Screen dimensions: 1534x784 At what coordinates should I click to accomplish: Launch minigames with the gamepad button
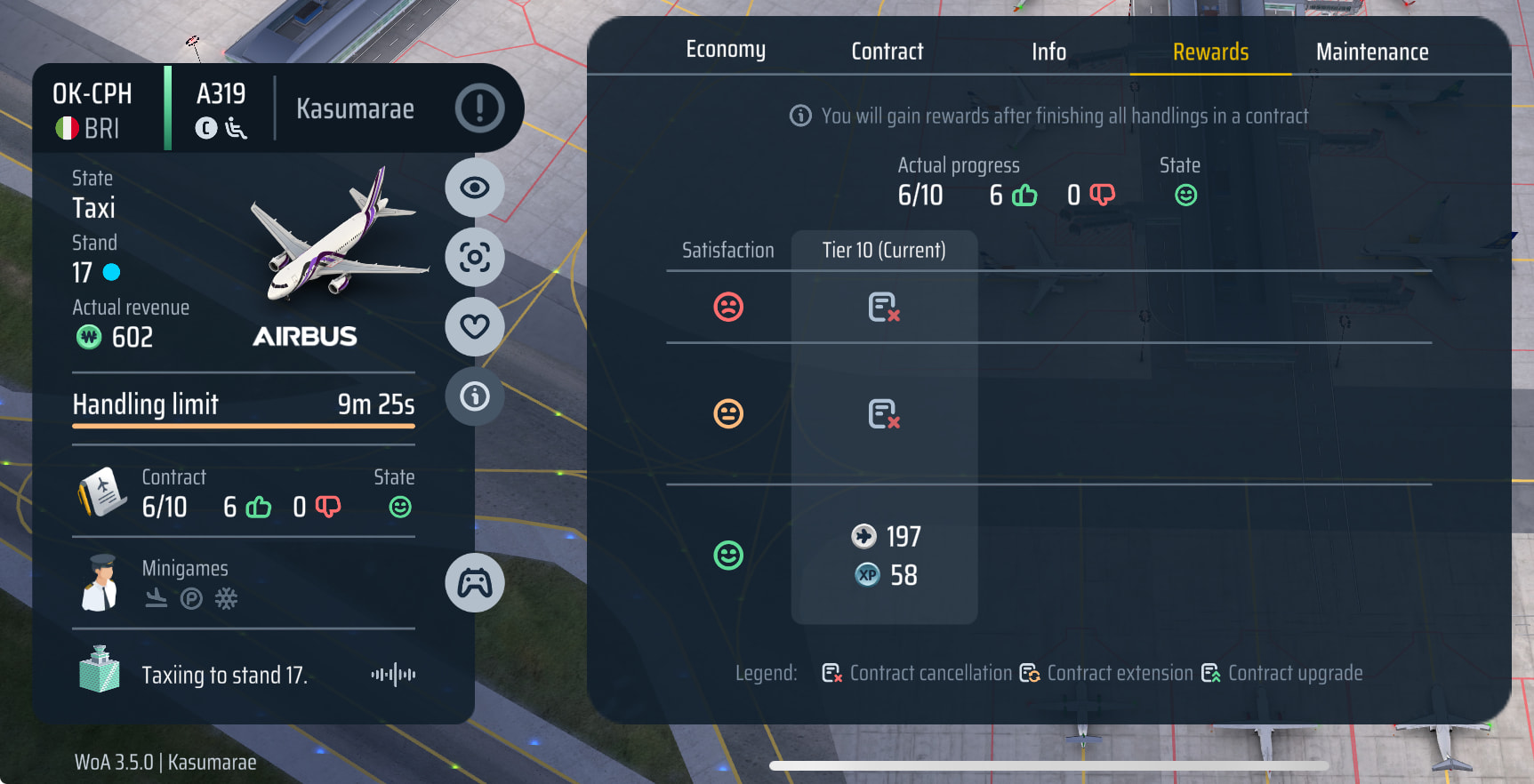(474, 583)
